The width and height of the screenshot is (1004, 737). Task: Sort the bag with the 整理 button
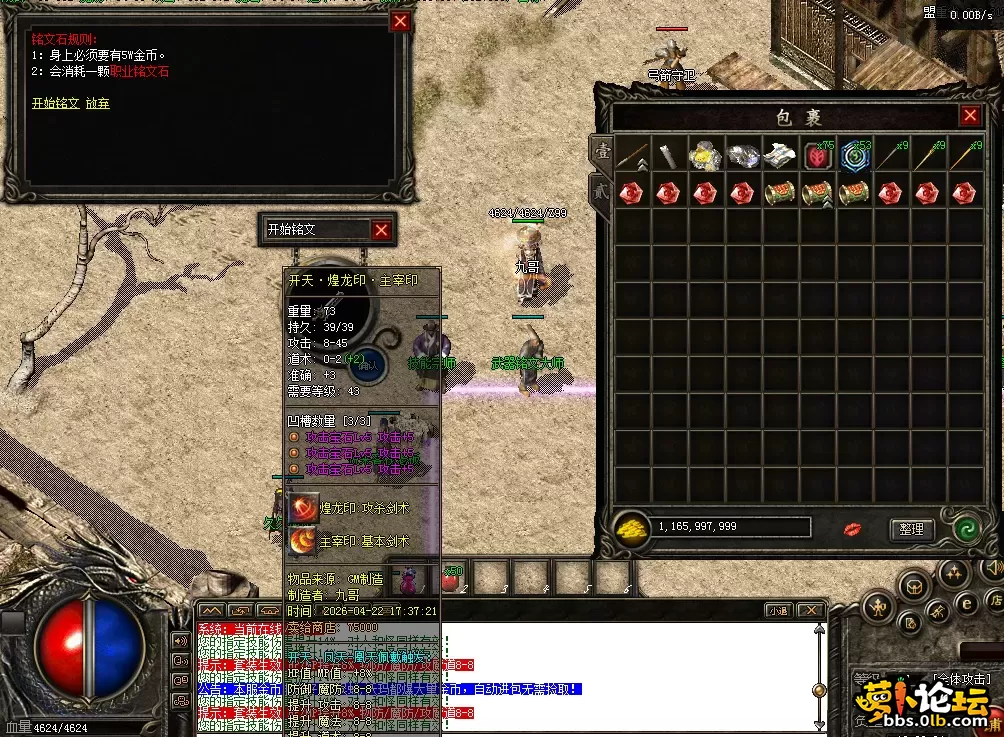click(911, 529)
